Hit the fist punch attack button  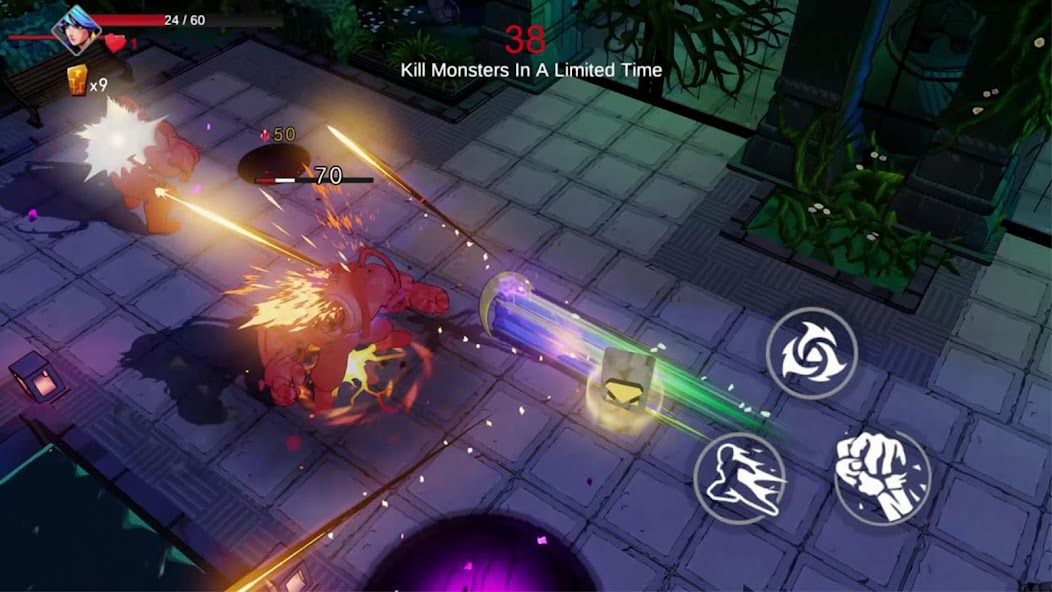click(x=881, y=476)
